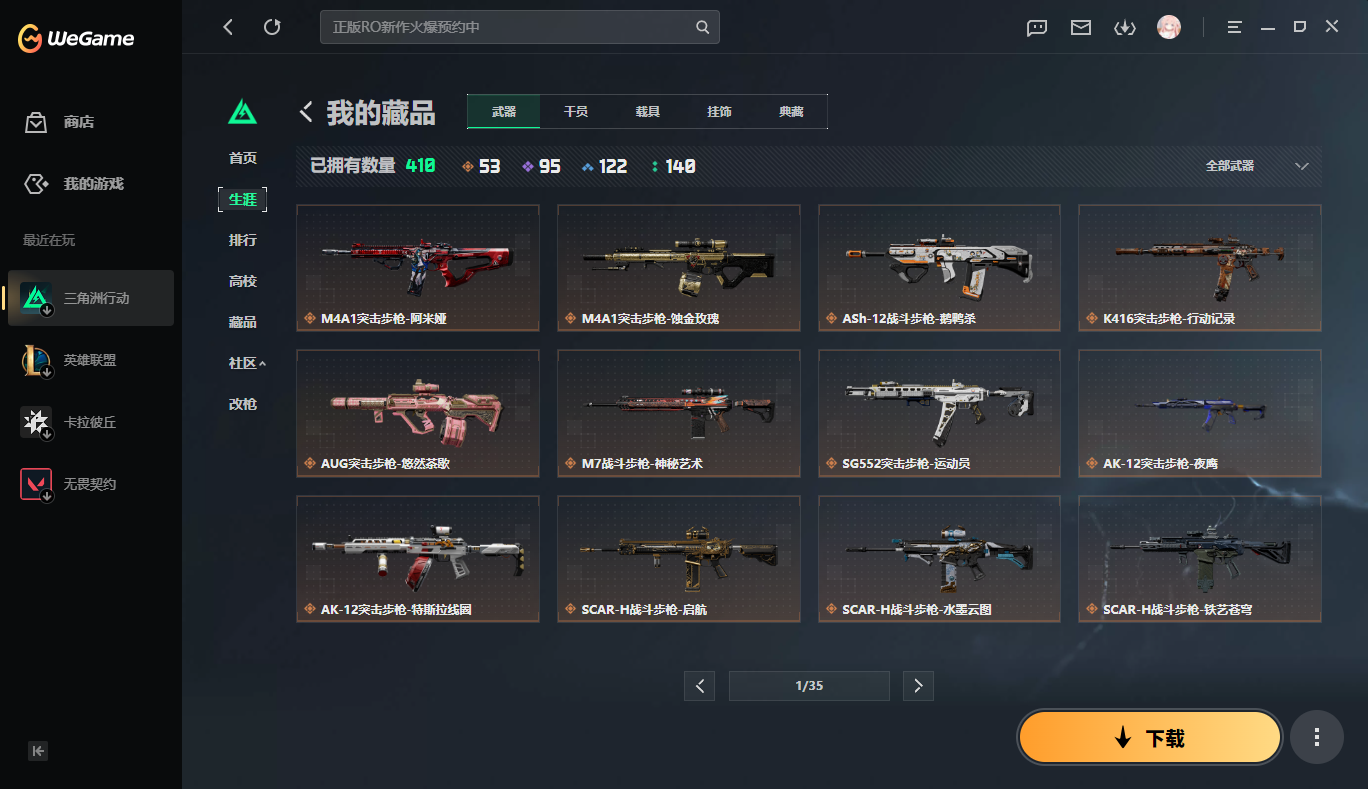The image size is (1368, 789).
Task: Open the 排行 section in sidebar
Action: 243,240
